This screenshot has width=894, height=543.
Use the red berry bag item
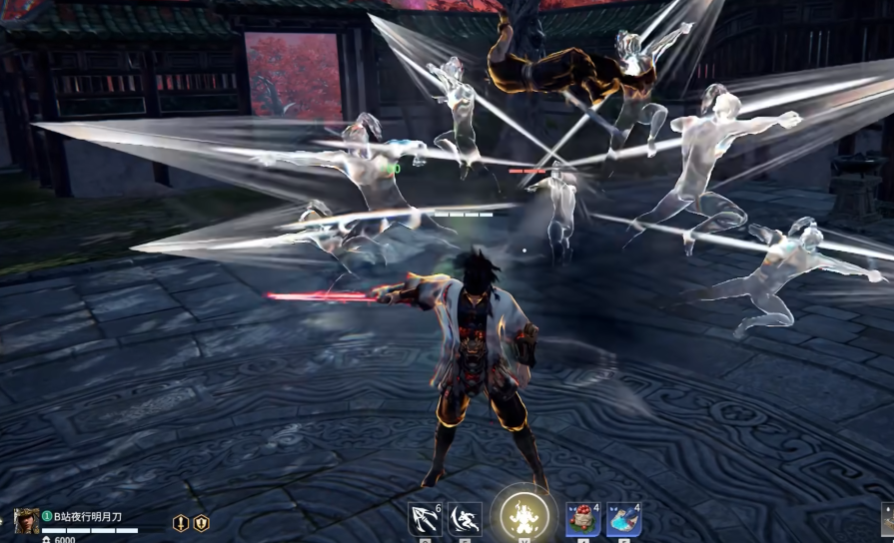[583, 519]
